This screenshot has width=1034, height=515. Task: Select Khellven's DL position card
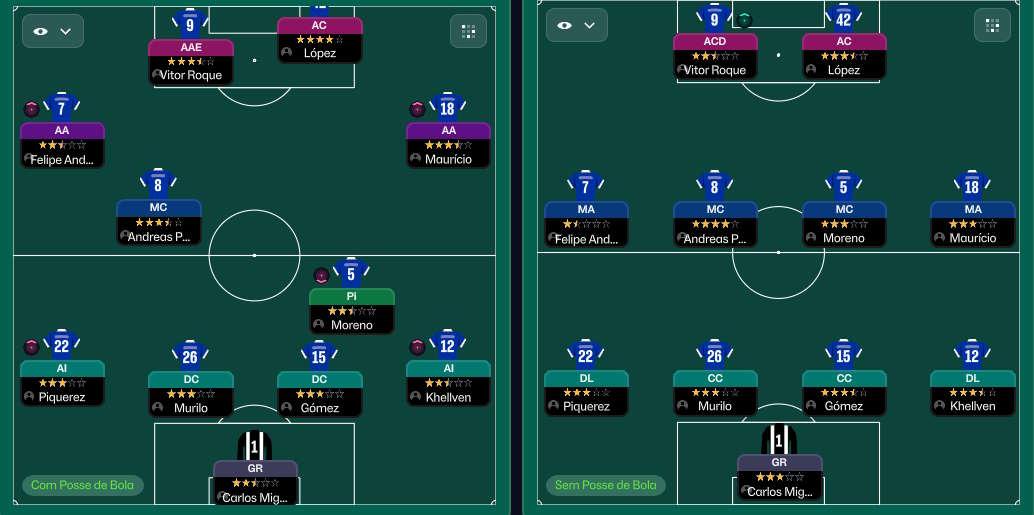point(972,392)
